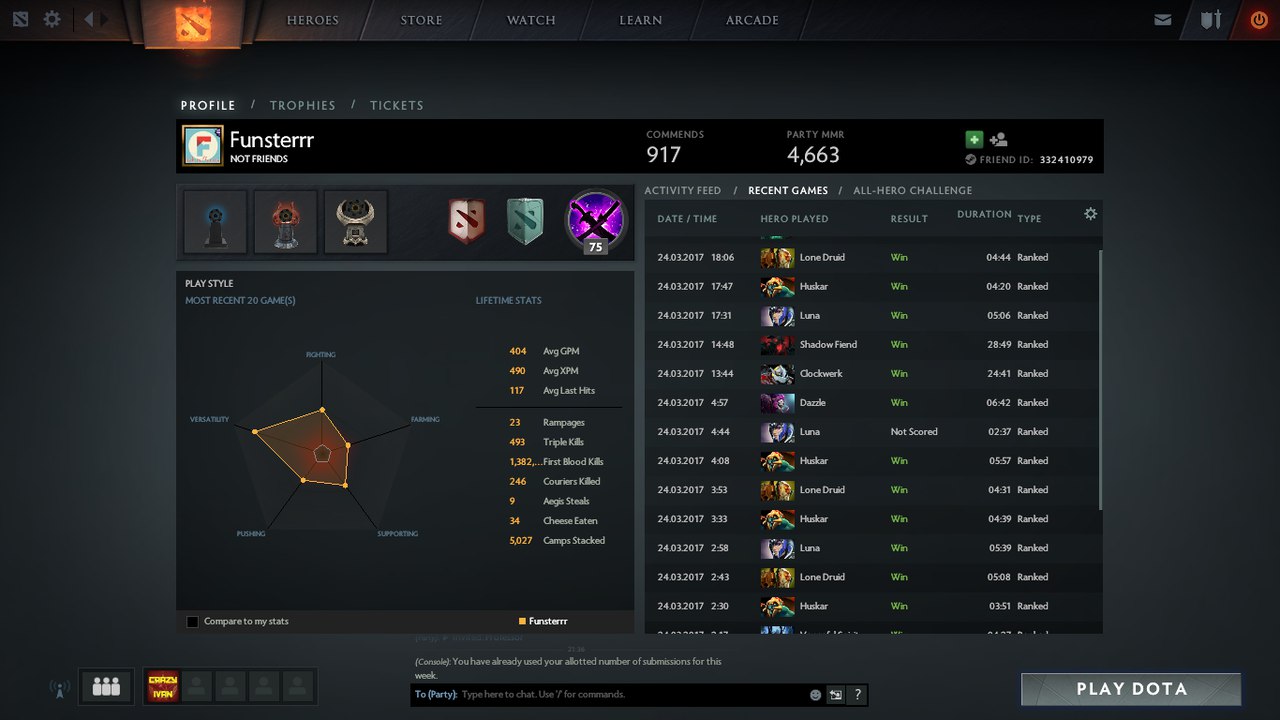Open the Arcade section
Viewport: 1280px width, 720px height.
752,20
